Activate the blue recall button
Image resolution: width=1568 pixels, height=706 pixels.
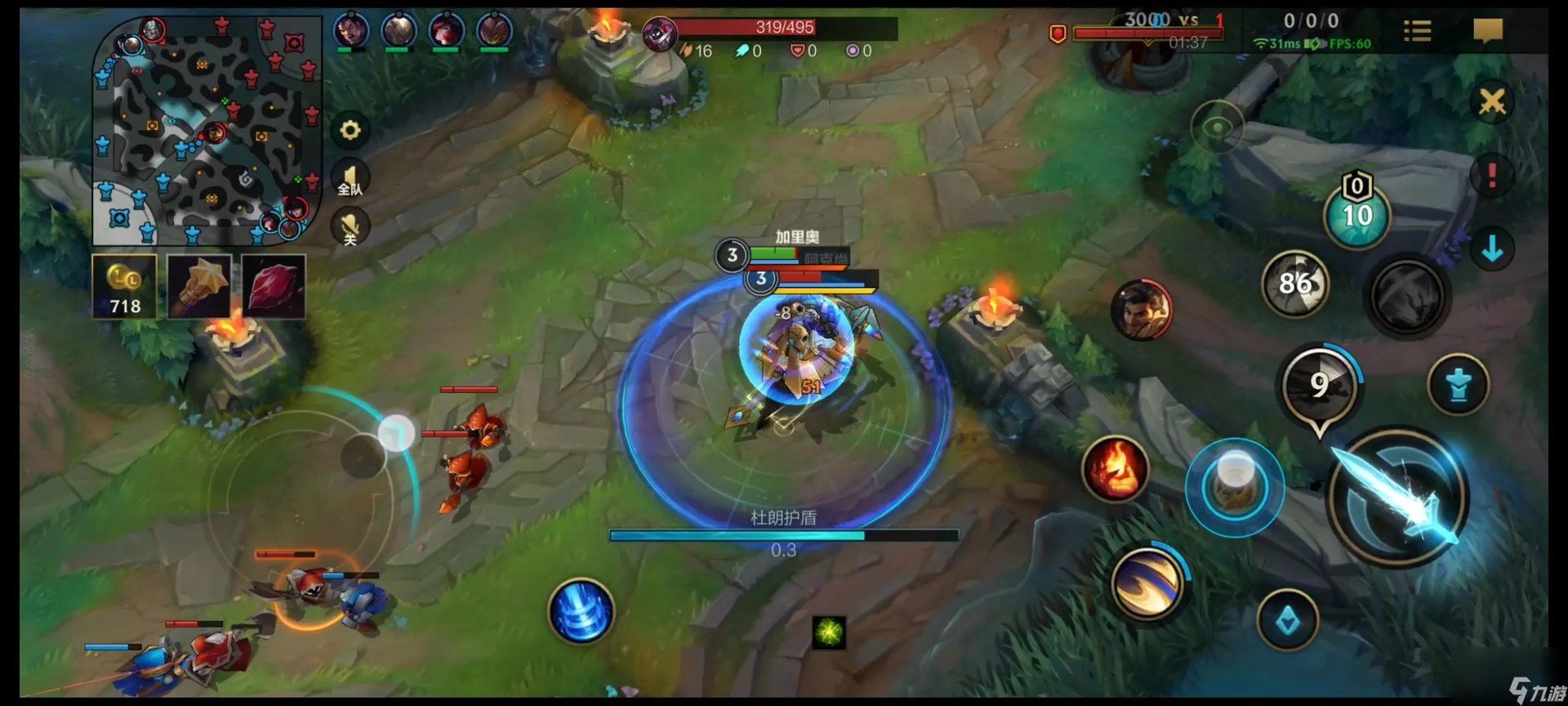point(581,611)
